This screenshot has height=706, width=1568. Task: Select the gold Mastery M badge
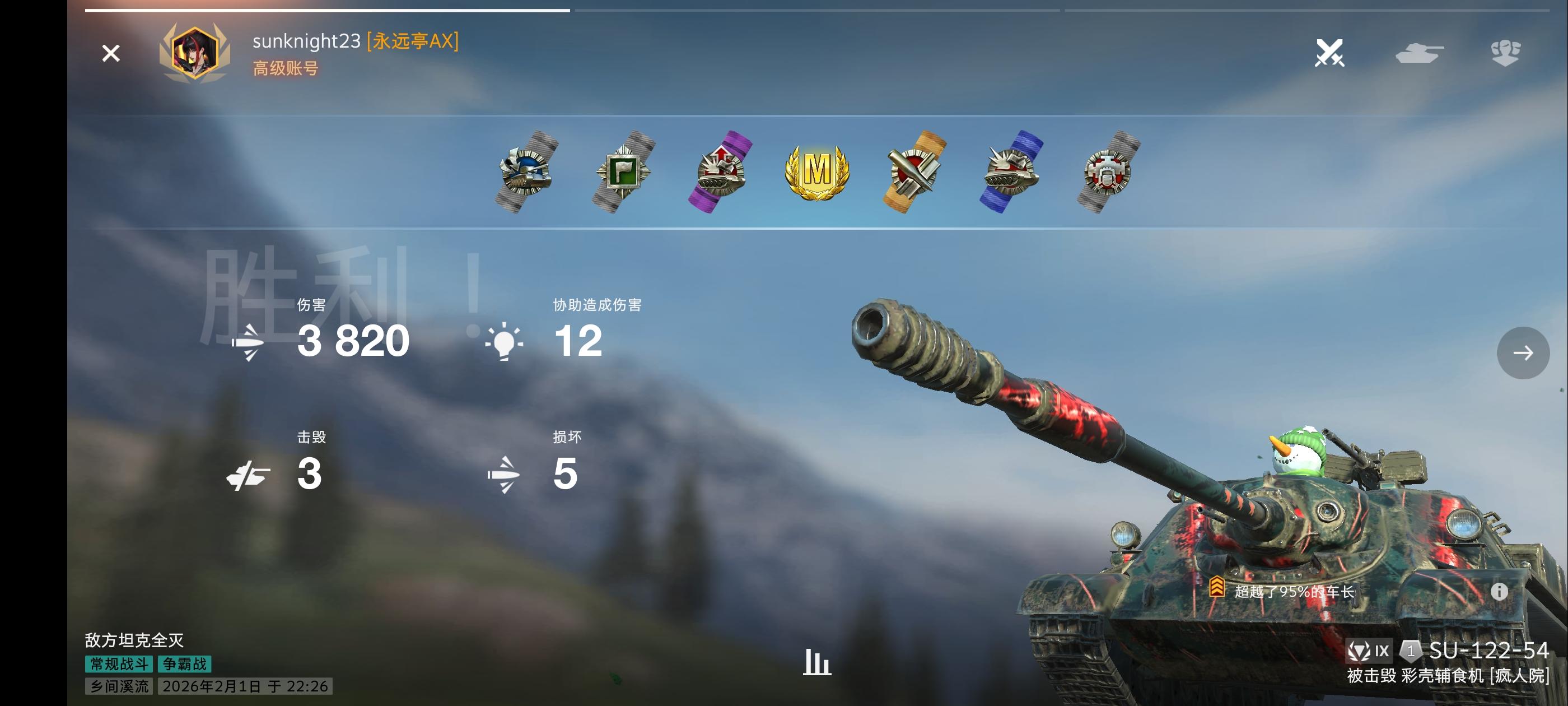(817, 171)
